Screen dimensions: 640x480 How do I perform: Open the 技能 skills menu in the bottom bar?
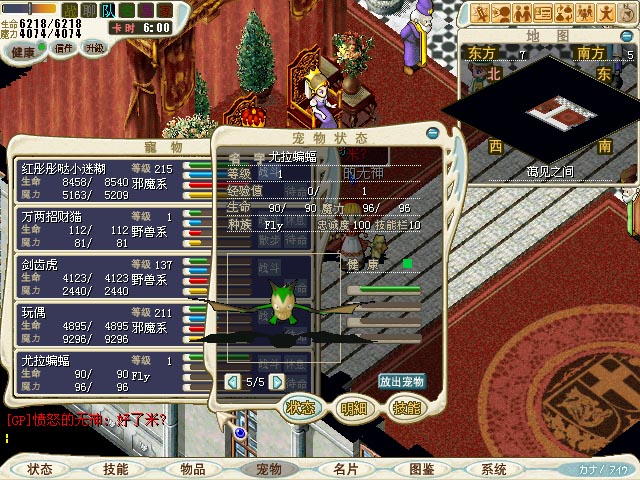pos(116,468)
